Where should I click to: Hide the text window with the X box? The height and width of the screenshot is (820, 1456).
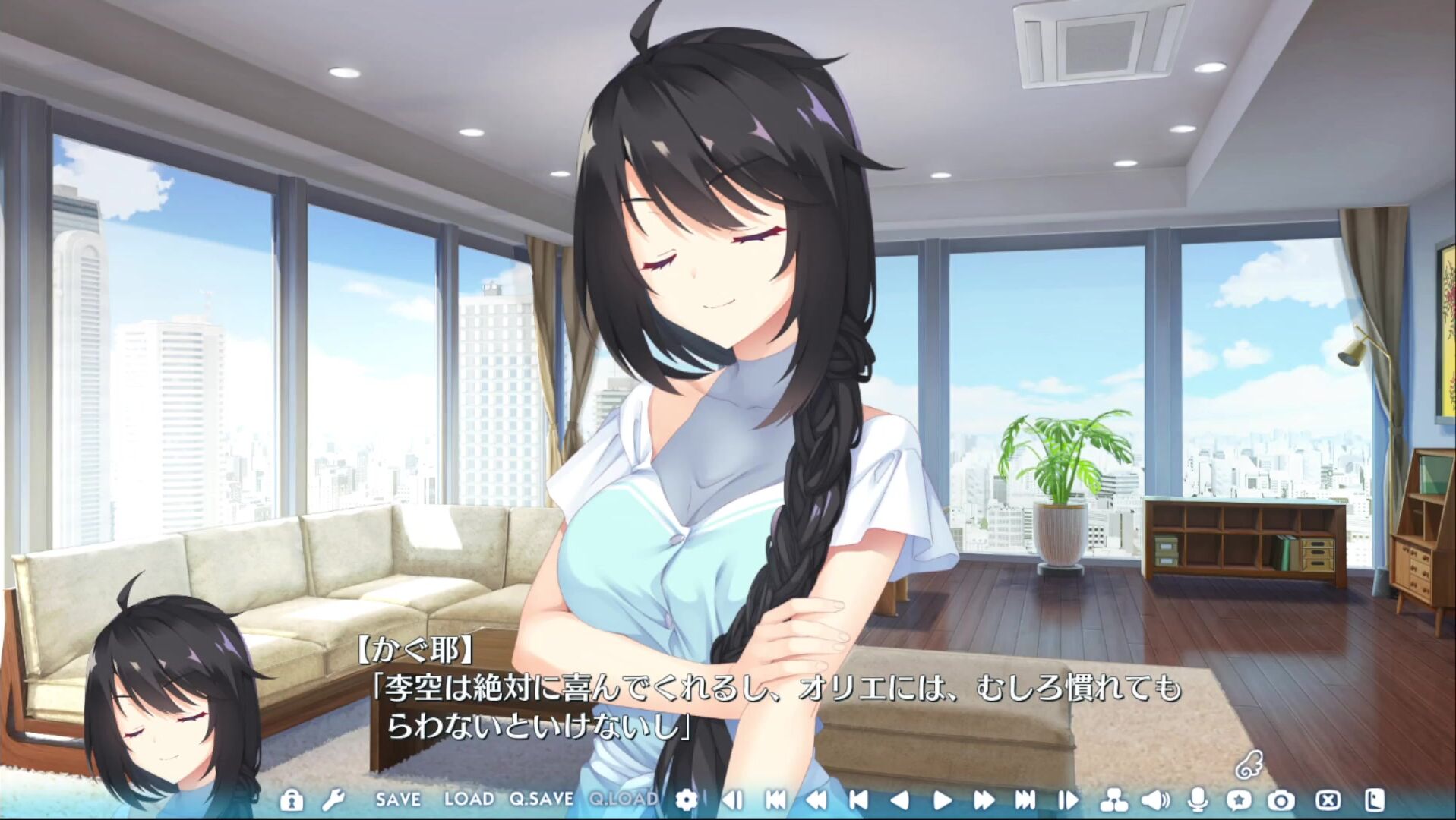[x=1328, y=800]
